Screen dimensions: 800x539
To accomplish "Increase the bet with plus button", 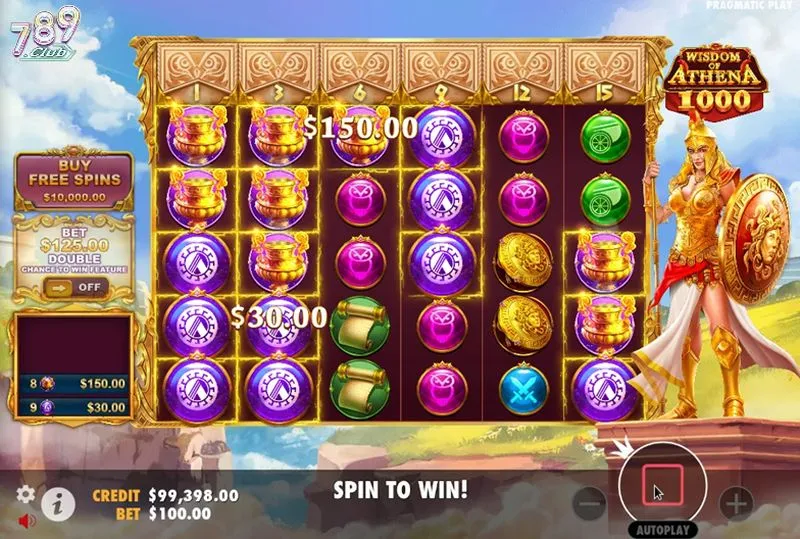I will point(736,504).
